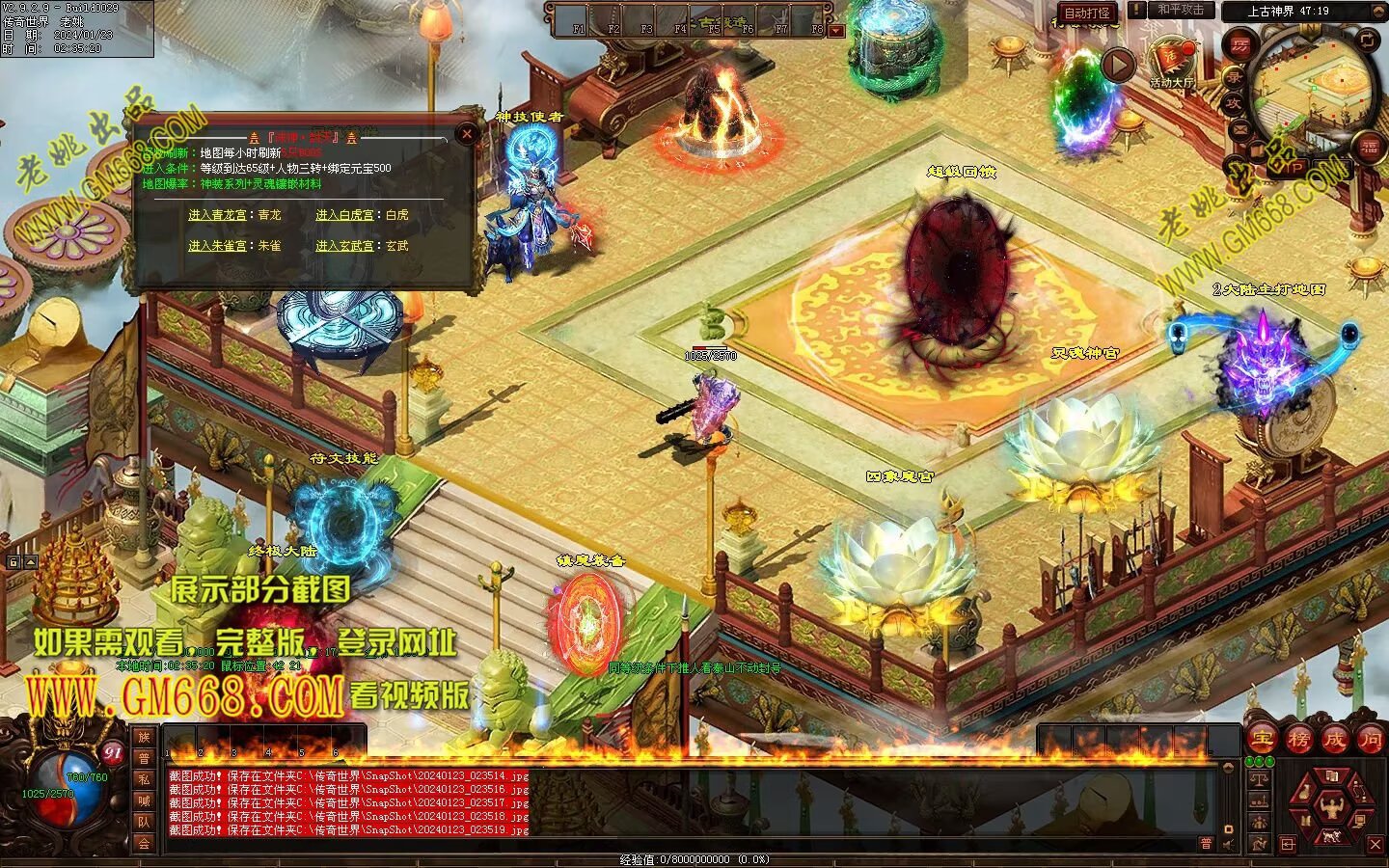Image resolution: width=1389 pixels, height=868 pixels.
Task: Show the 榜 rankings button
Action: (1298, 740)
